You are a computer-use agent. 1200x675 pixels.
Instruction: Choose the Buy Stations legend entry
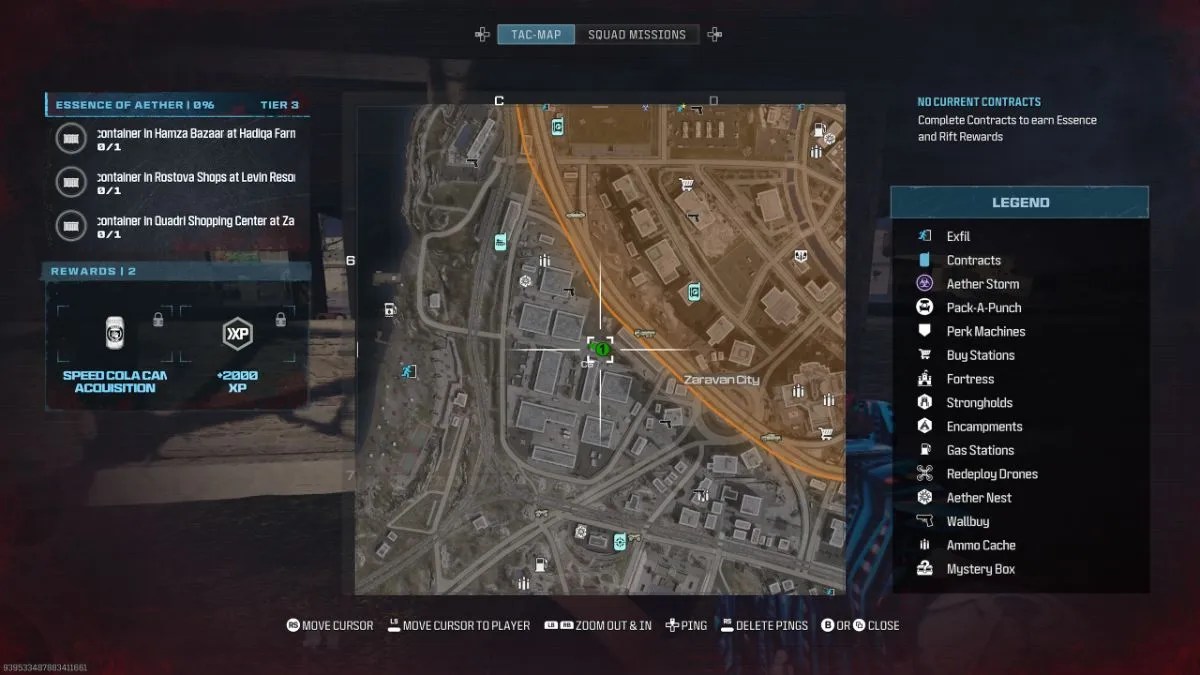pyautogui.click(x=980, y=355)
